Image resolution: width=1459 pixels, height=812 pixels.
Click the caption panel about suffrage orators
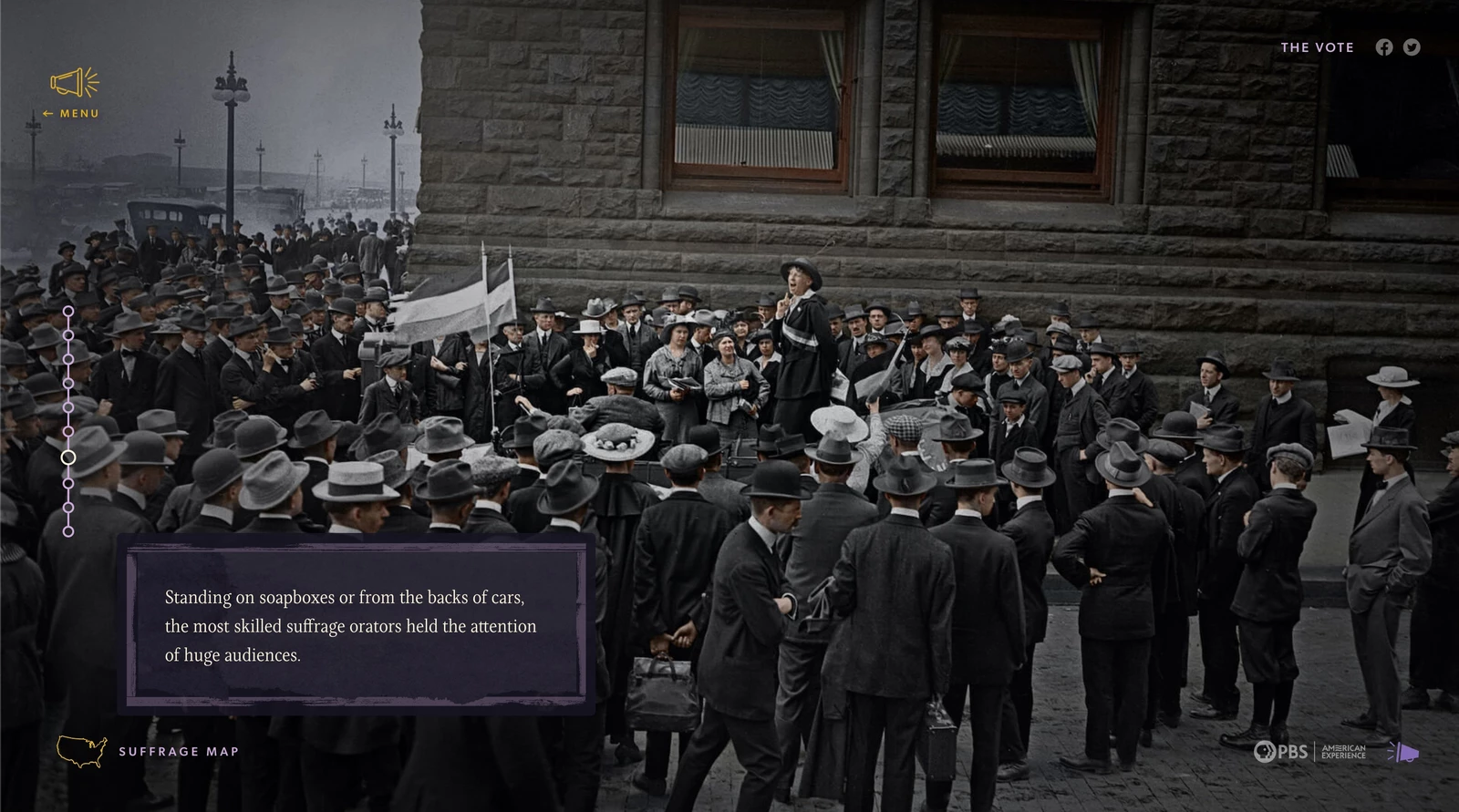pyautogui.click(x=356, y=626)
